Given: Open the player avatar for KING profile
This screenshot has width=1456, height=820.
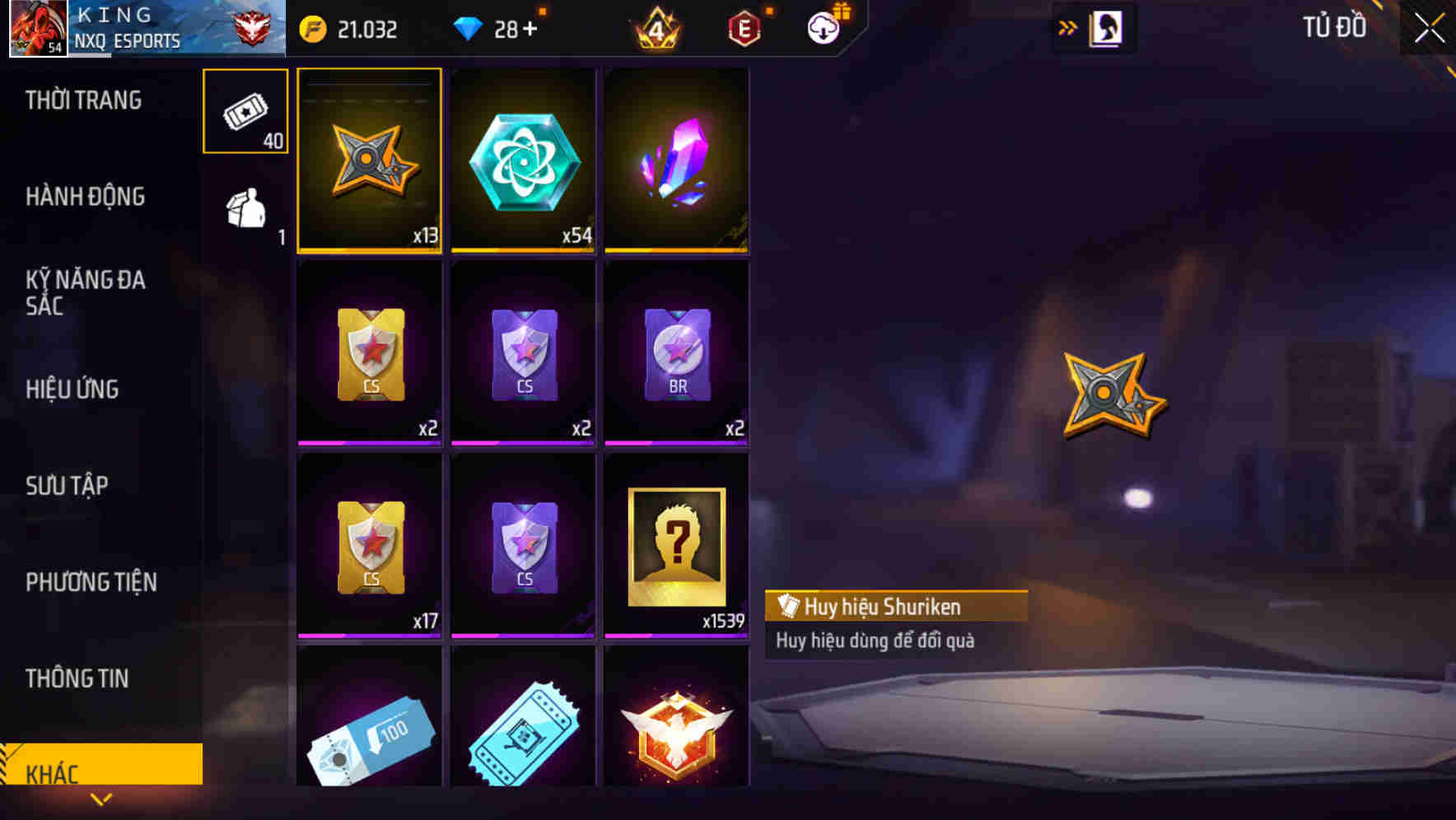Looking at the screenshot, I should 37,27.
